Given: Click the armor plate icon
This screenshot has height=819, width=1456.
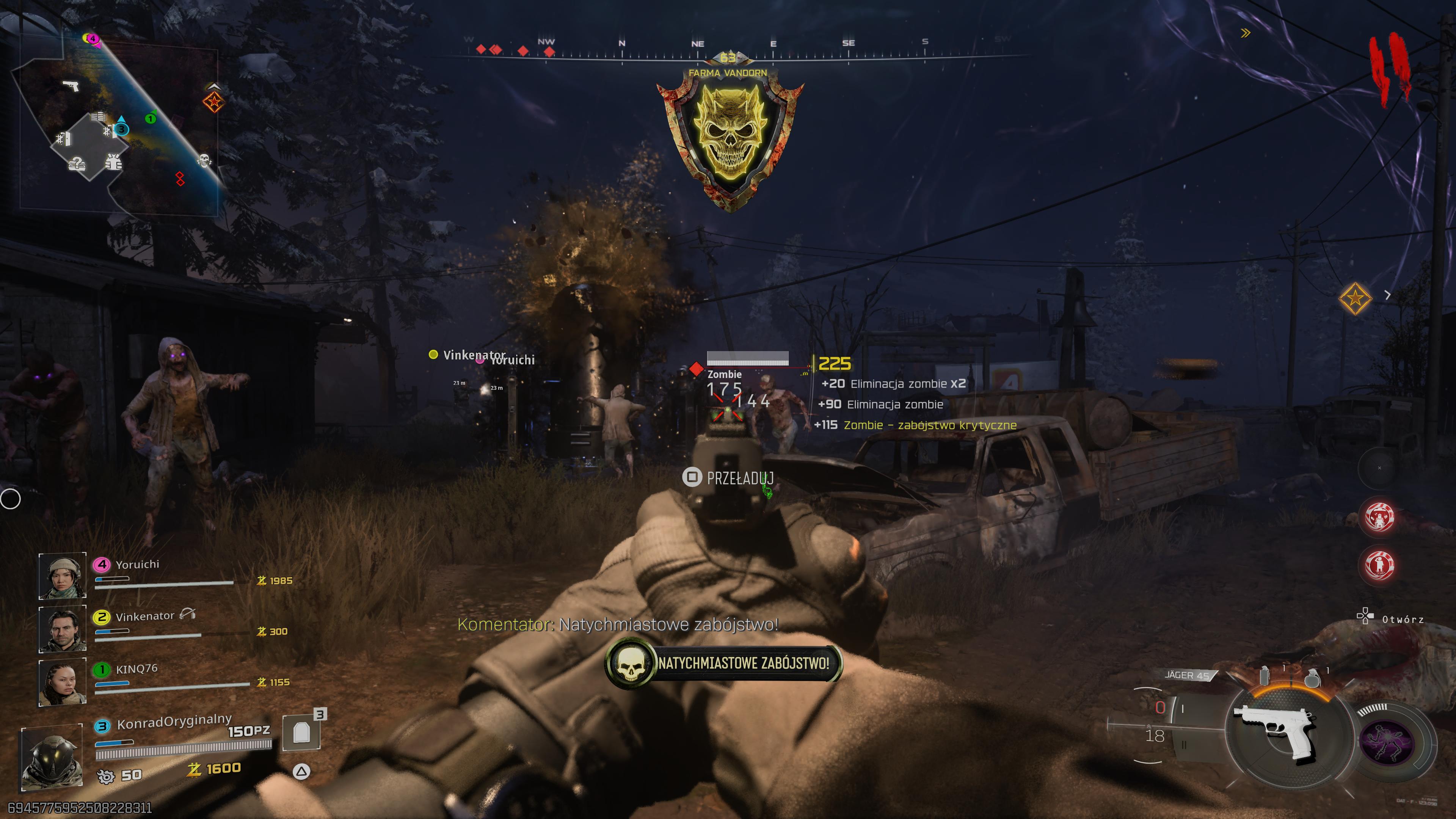Looking at the screenshot, I should pos(301,733).
